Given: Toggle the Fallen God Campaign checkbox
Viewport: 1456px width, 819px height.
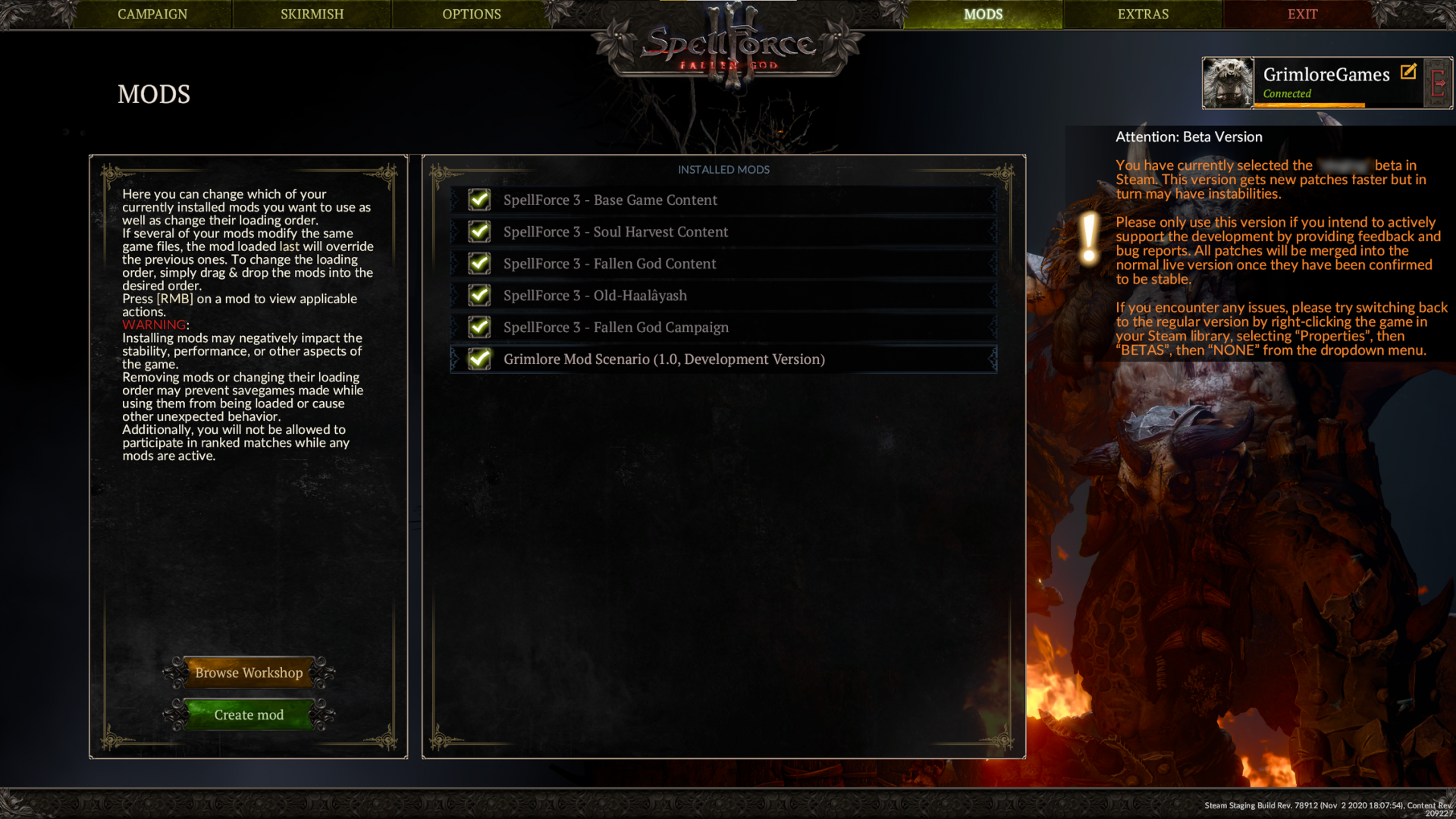Looking at the screenshot, I should click(479, 327).
